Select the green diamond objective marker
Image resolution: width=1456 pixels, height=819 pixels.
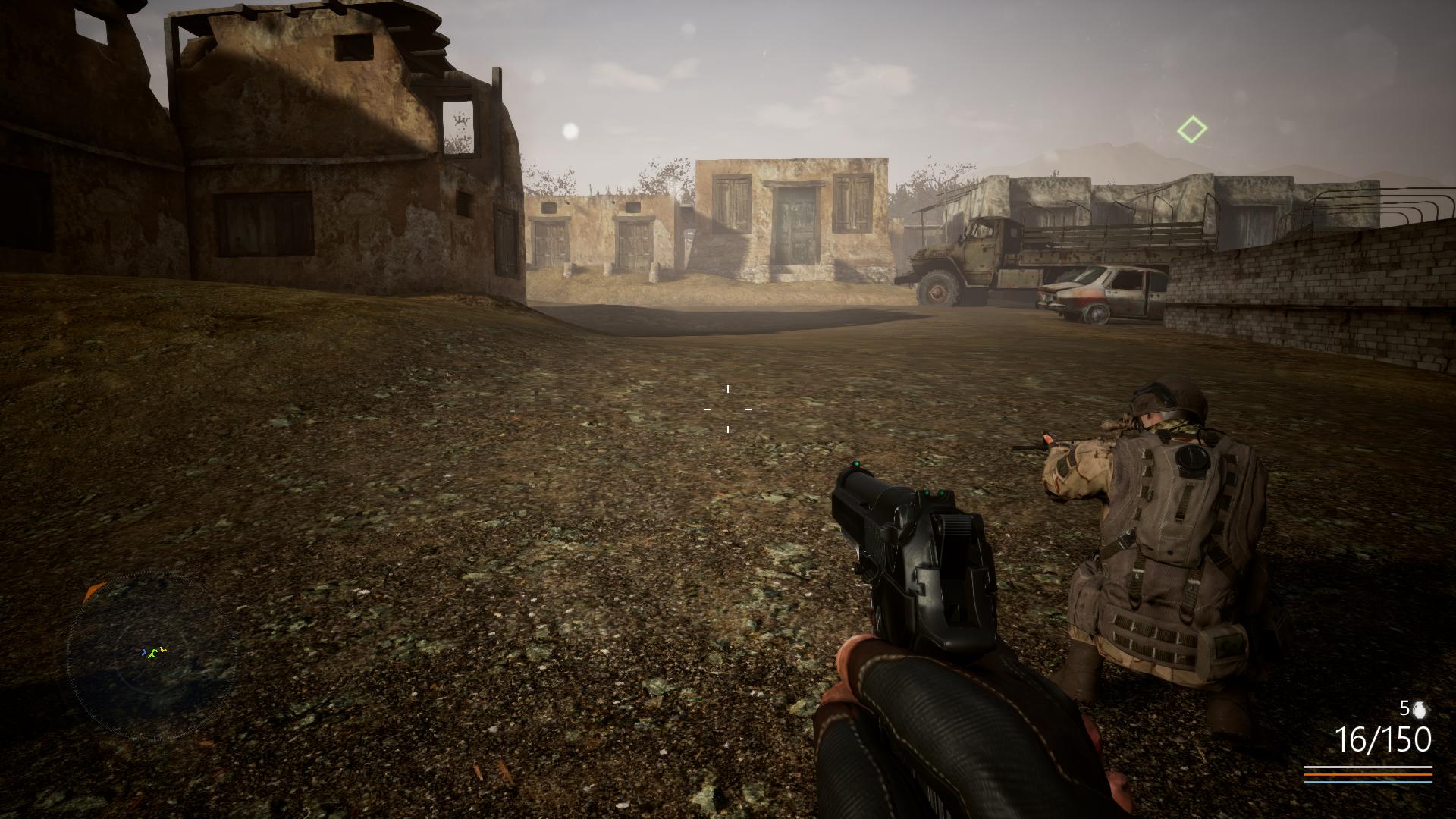(x=1192, y=130)
